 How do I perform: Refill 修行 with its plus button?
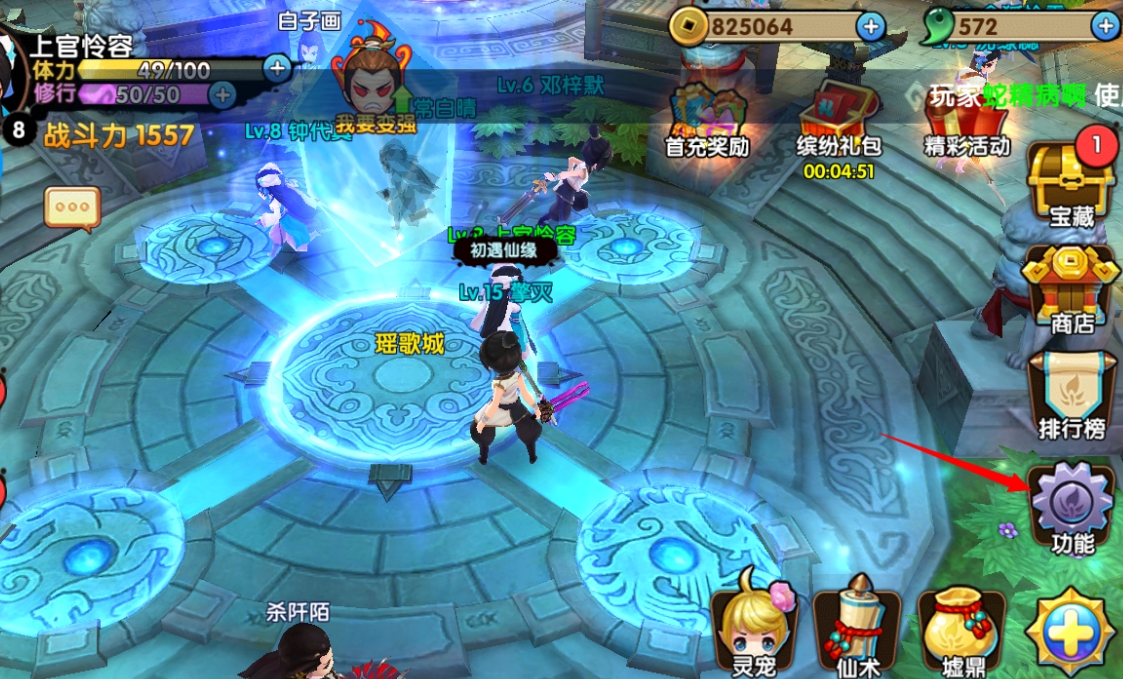(x=221, y=95)
